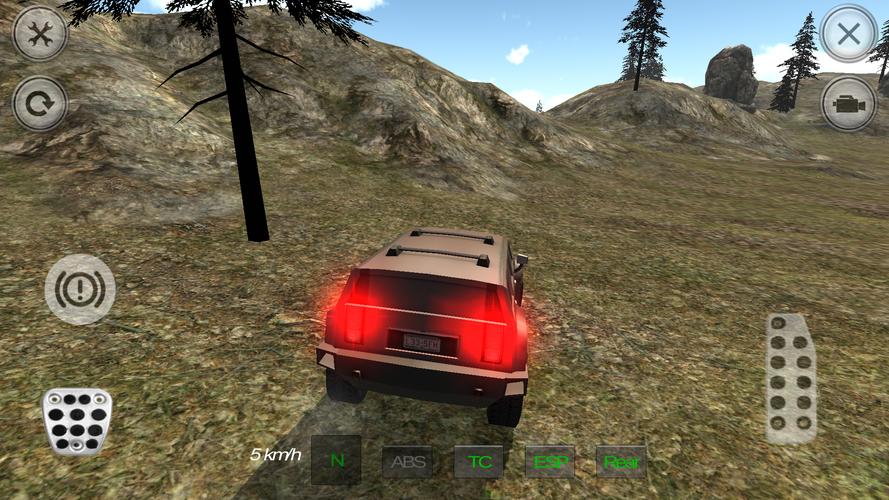Toggle the ESP stability control
Screen dimensions: 889x500
click(x=550, y=462)
